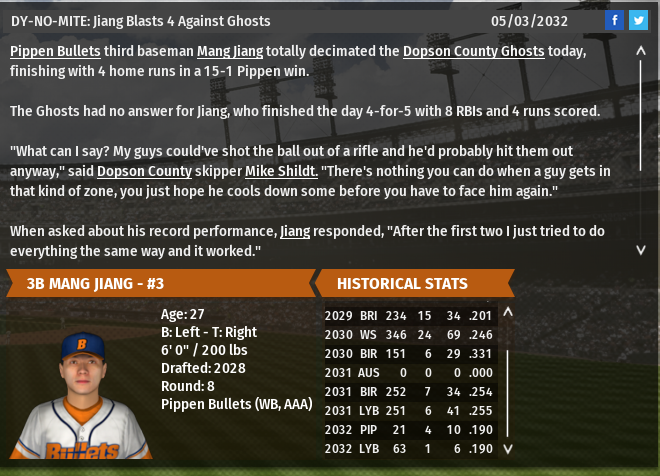Select the 2032 PIP stats row
660x476 pixels.
pyautogui.click(x=410, y=430)
